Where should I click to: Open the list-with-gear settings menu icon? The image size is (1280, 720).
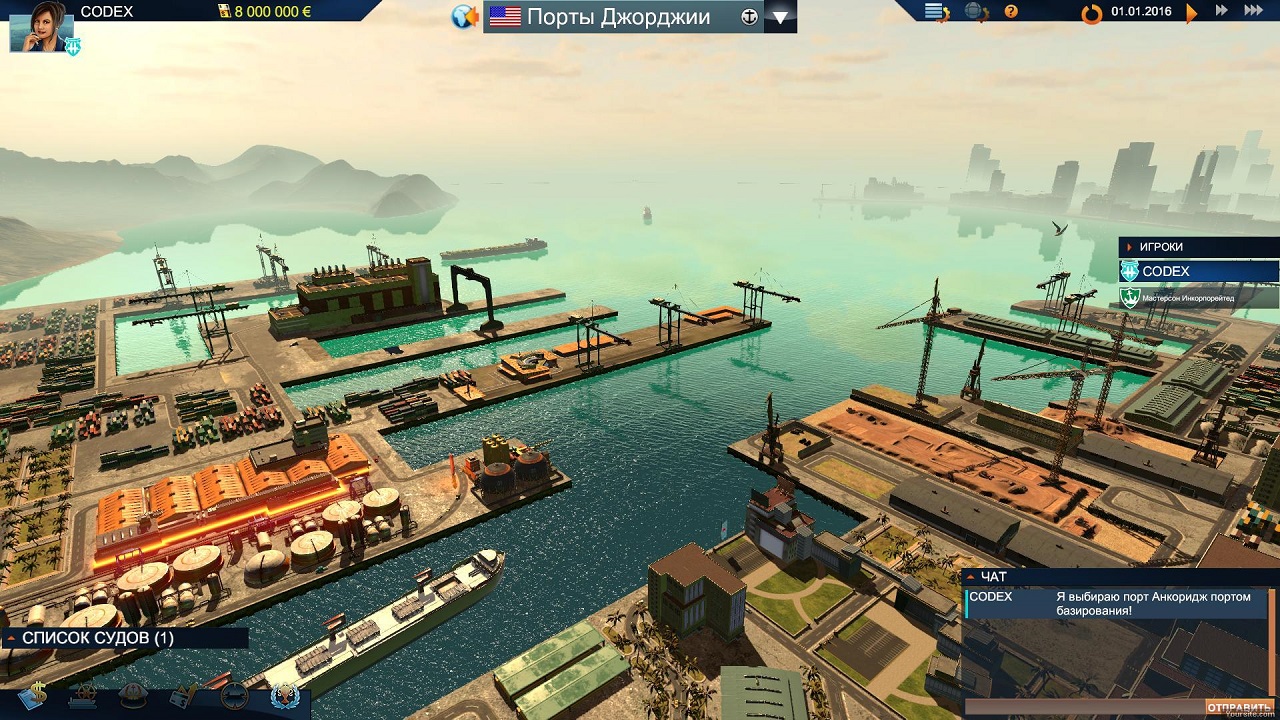click(936, 12)
